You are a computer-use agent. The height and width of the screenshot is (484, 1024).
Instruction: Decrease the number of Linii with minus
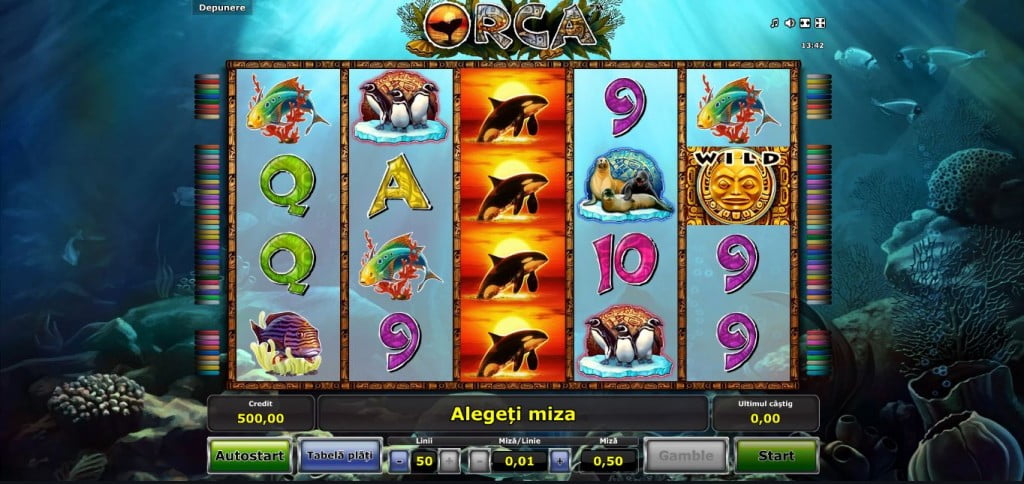400,460
